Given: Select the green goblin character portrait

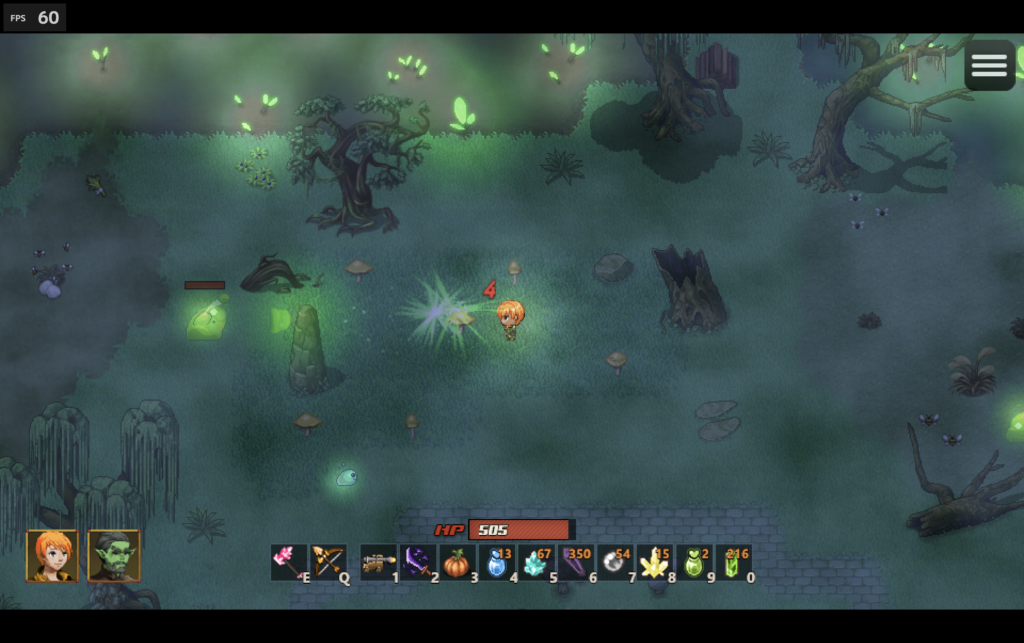Looking at the screenshot, I should point(114,556).
